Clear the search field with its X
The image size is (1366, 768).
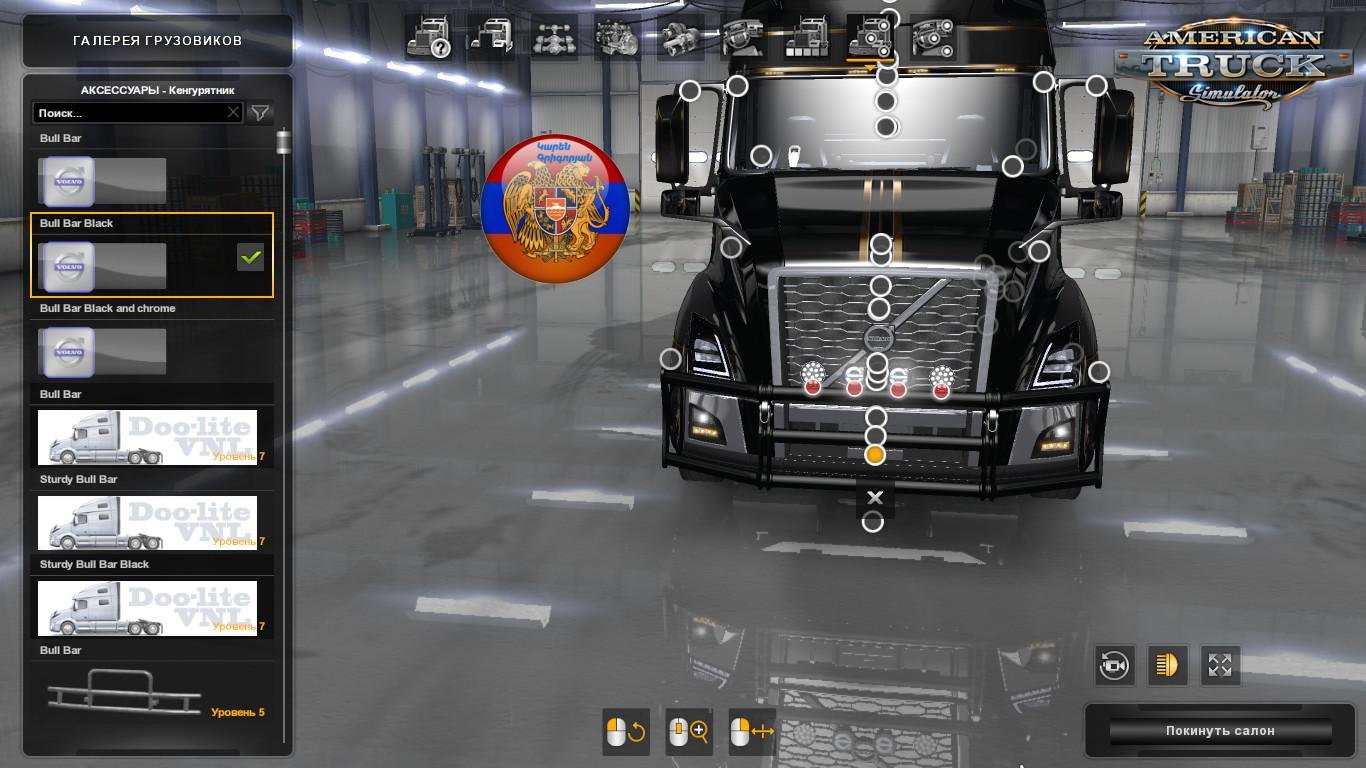click(232, 112)
